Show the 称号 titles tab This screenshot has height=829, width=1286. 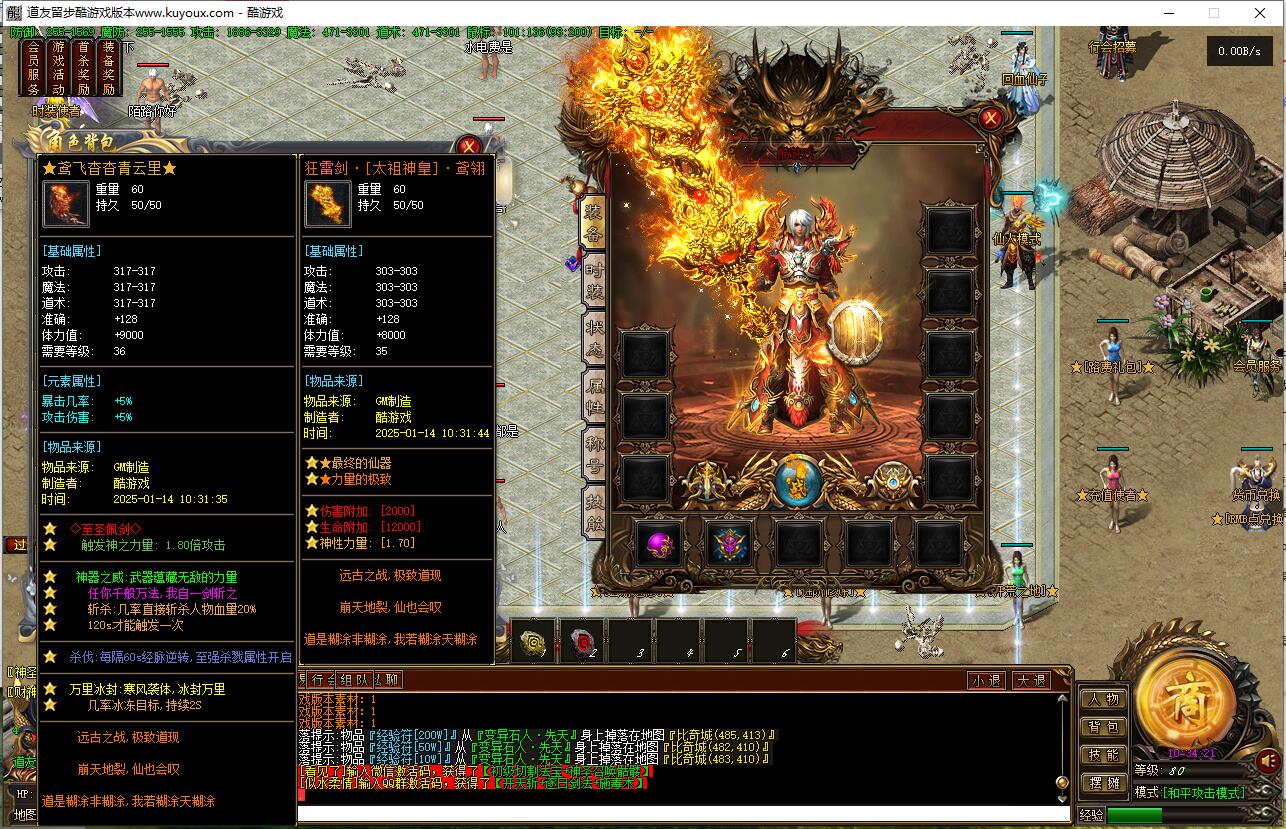594,455
